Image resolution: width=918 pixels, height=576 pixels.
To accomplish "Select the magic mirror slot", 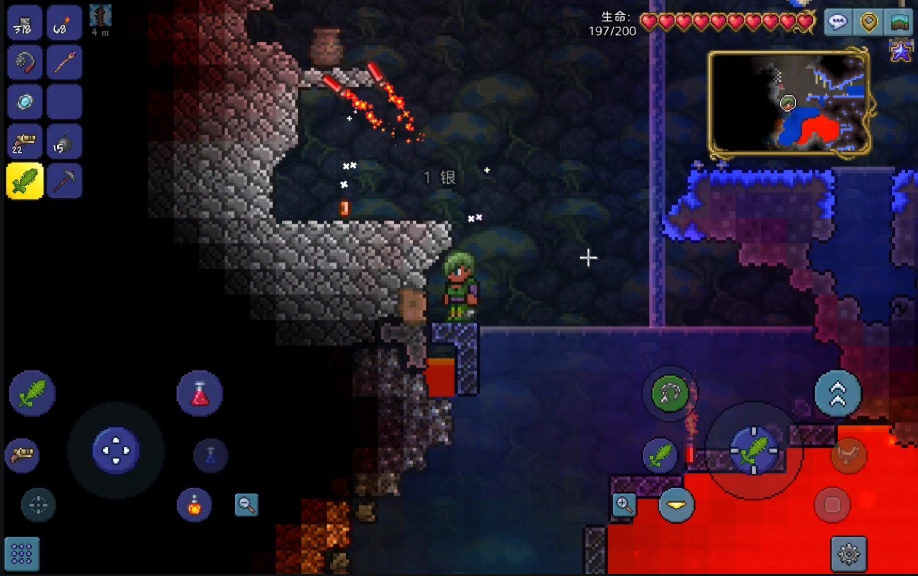I will coord(24,102).
